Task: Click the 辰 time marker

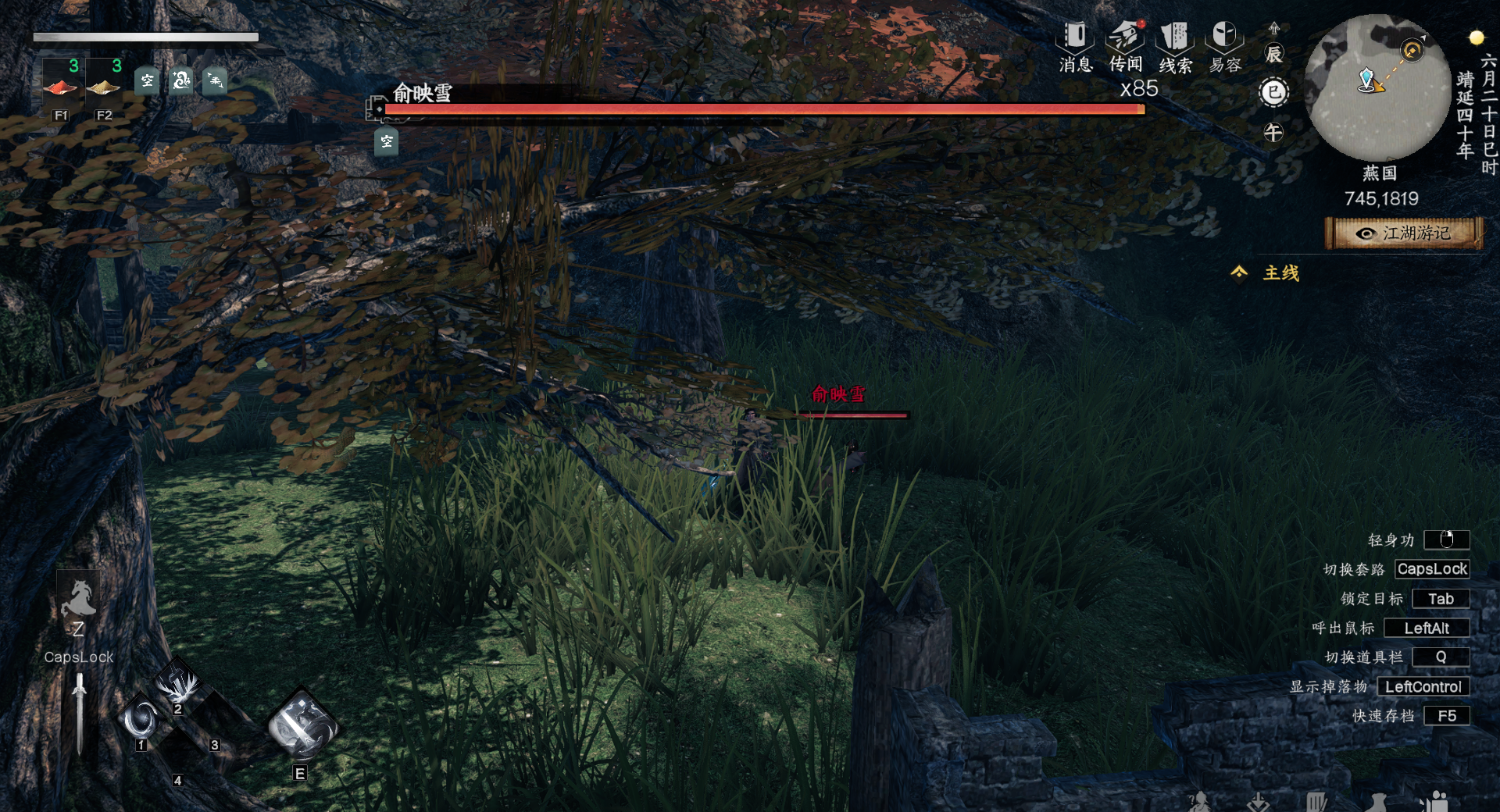Action: [1273, 54]
